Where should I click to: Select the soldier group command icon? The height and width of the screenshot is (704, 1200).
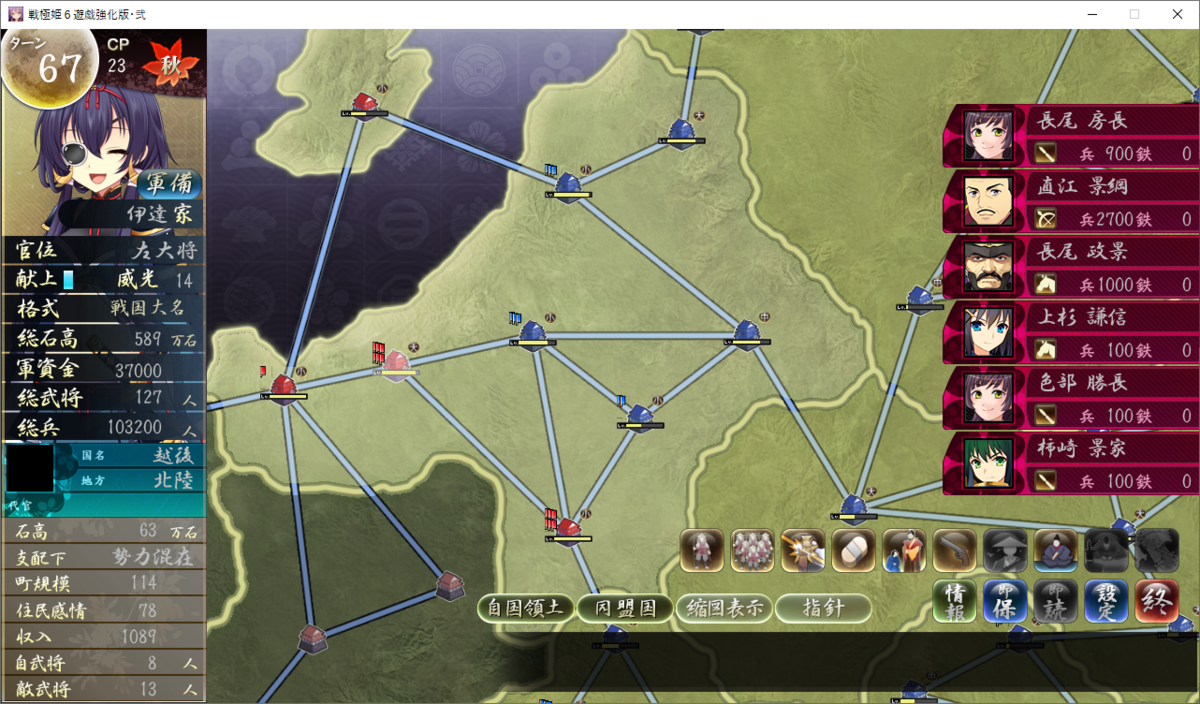pos(752,550)
